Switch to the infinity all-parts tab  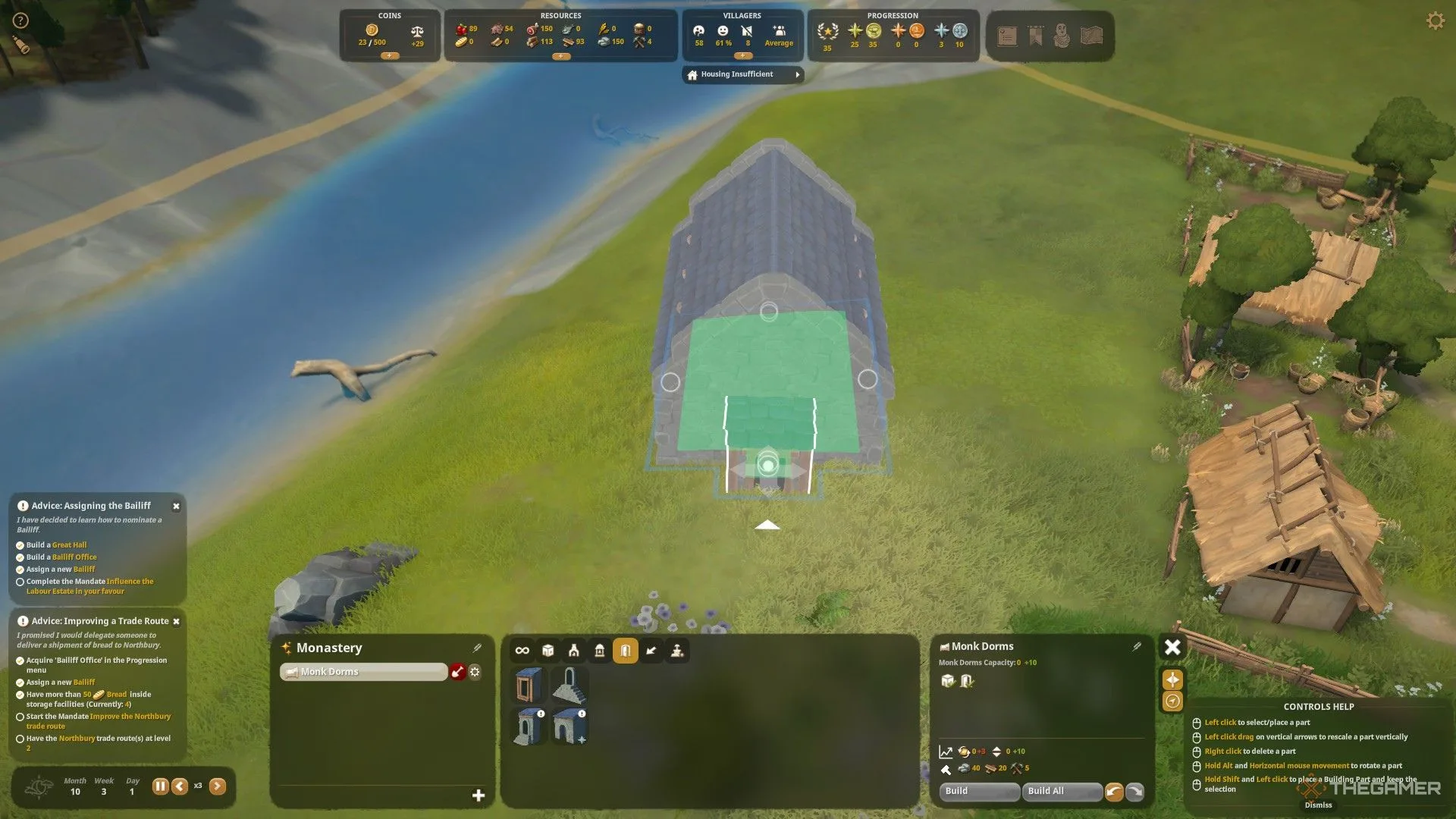coord(522,651)
